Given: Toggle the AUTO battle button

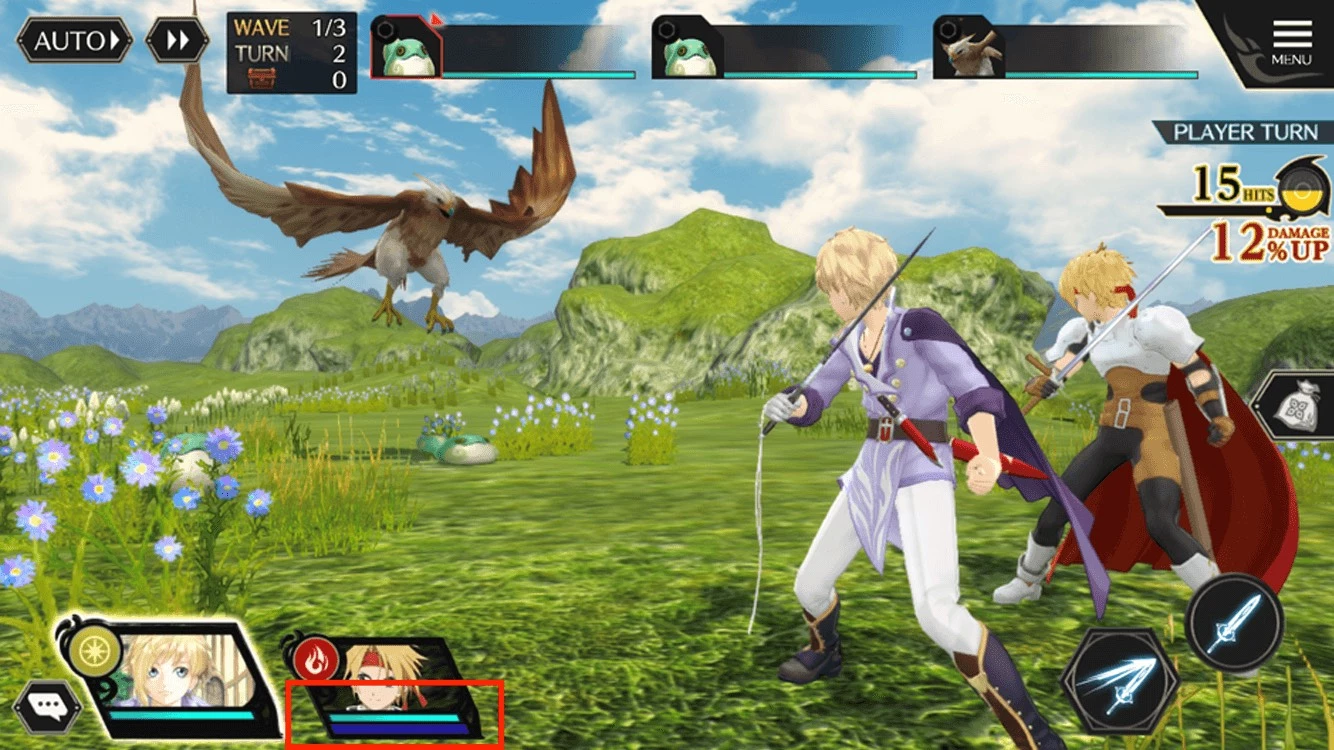Looking at the screenshot, I should [x=75, y=41].
